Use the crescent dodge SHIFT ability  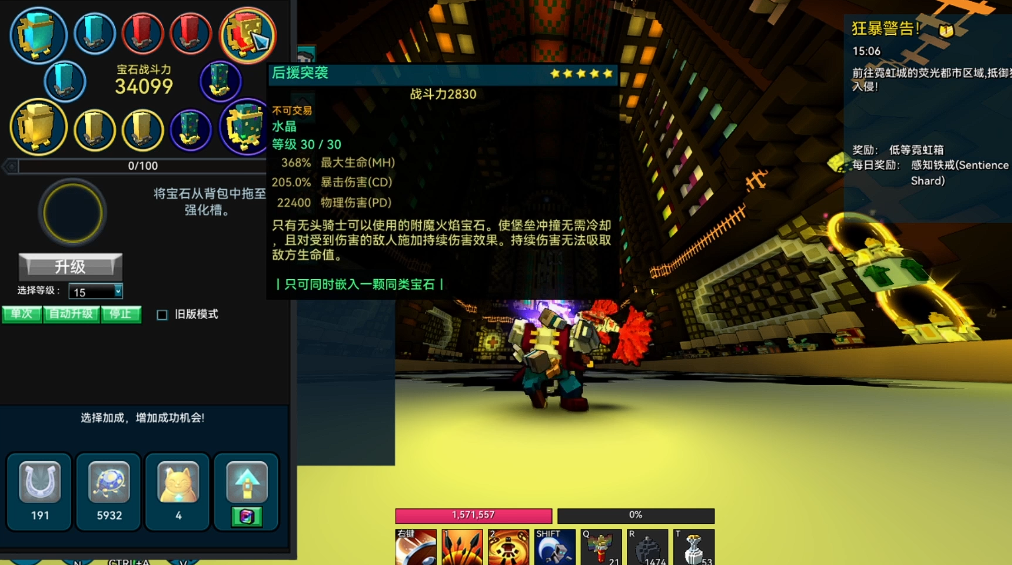click(x=554, y=548)
